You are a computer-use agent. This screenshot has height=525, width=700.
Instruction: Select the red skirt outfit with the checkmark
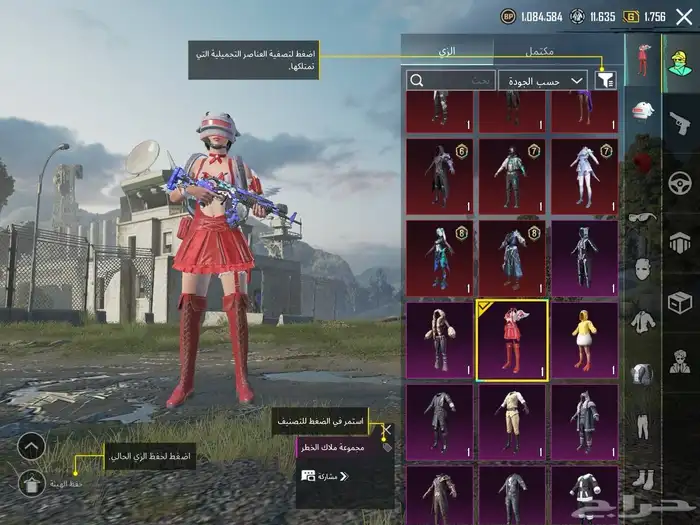pyautogui.click(x=511, y=341)
